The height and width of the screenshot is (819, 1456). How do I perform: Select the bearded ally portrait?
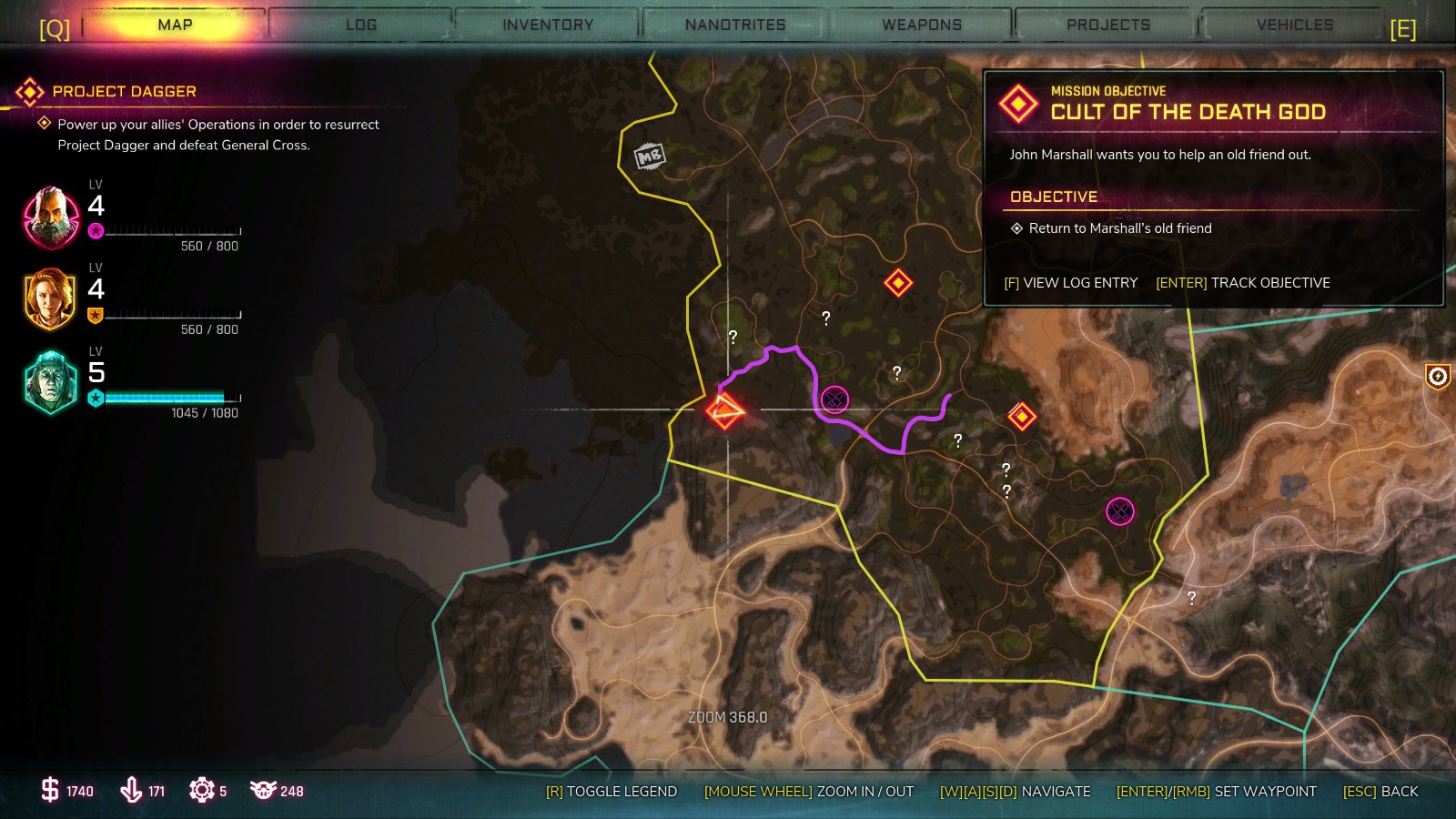[x=51, y=217]
